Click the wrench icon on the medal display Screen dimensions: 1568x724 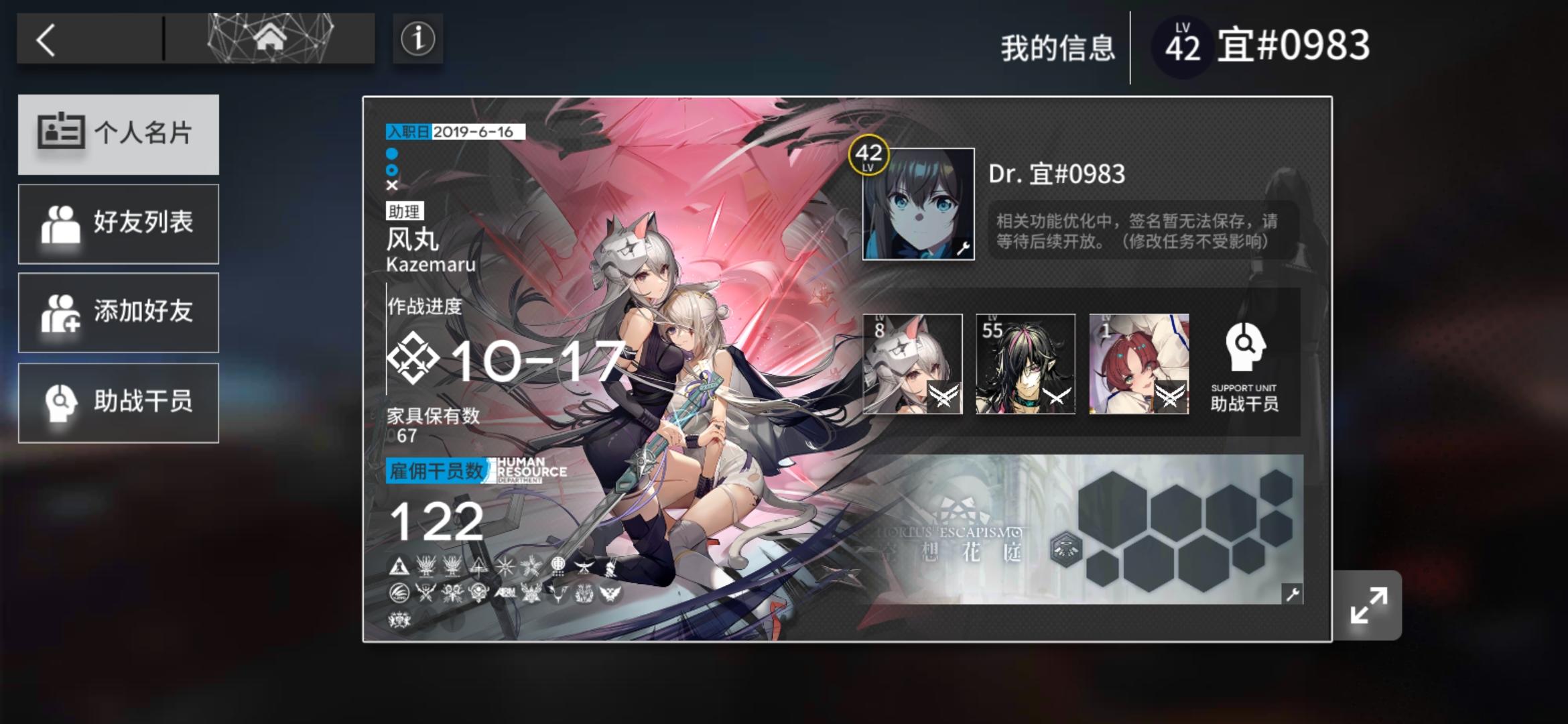[1293, 593]
